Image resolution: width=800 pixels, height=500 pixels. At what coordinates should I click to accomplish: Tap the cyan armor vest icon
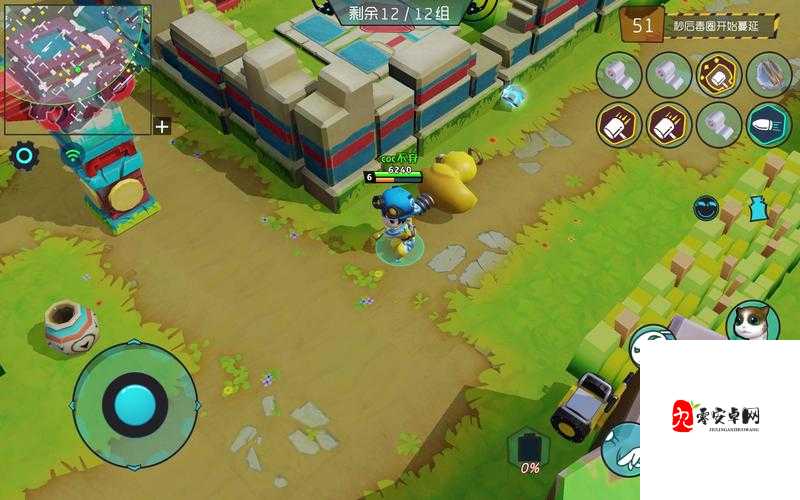(x=758, y=209)
